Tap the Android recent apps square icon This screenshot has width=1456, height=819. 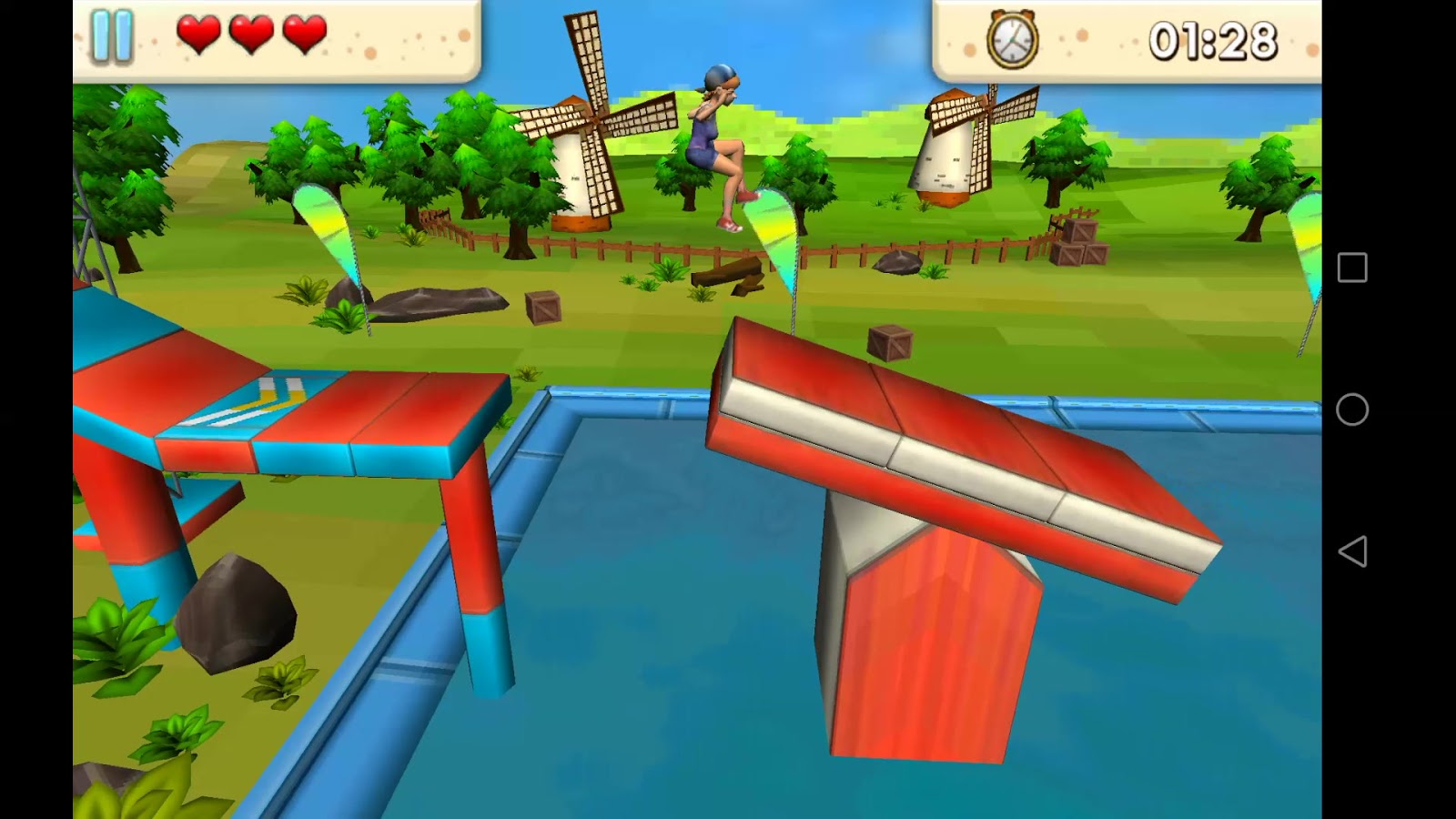(1352, 268)
